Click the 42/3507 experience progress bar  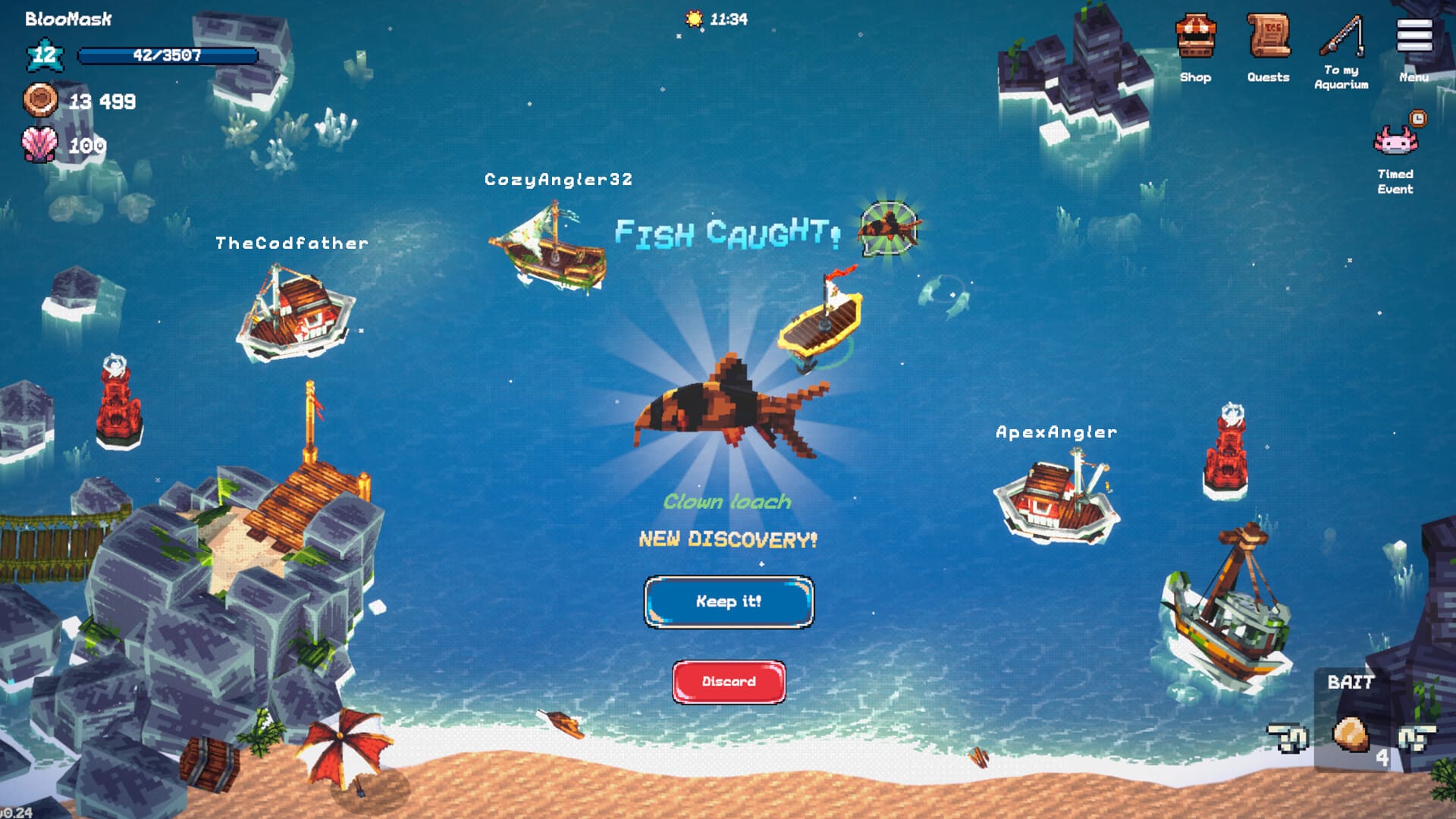(168, 55)
